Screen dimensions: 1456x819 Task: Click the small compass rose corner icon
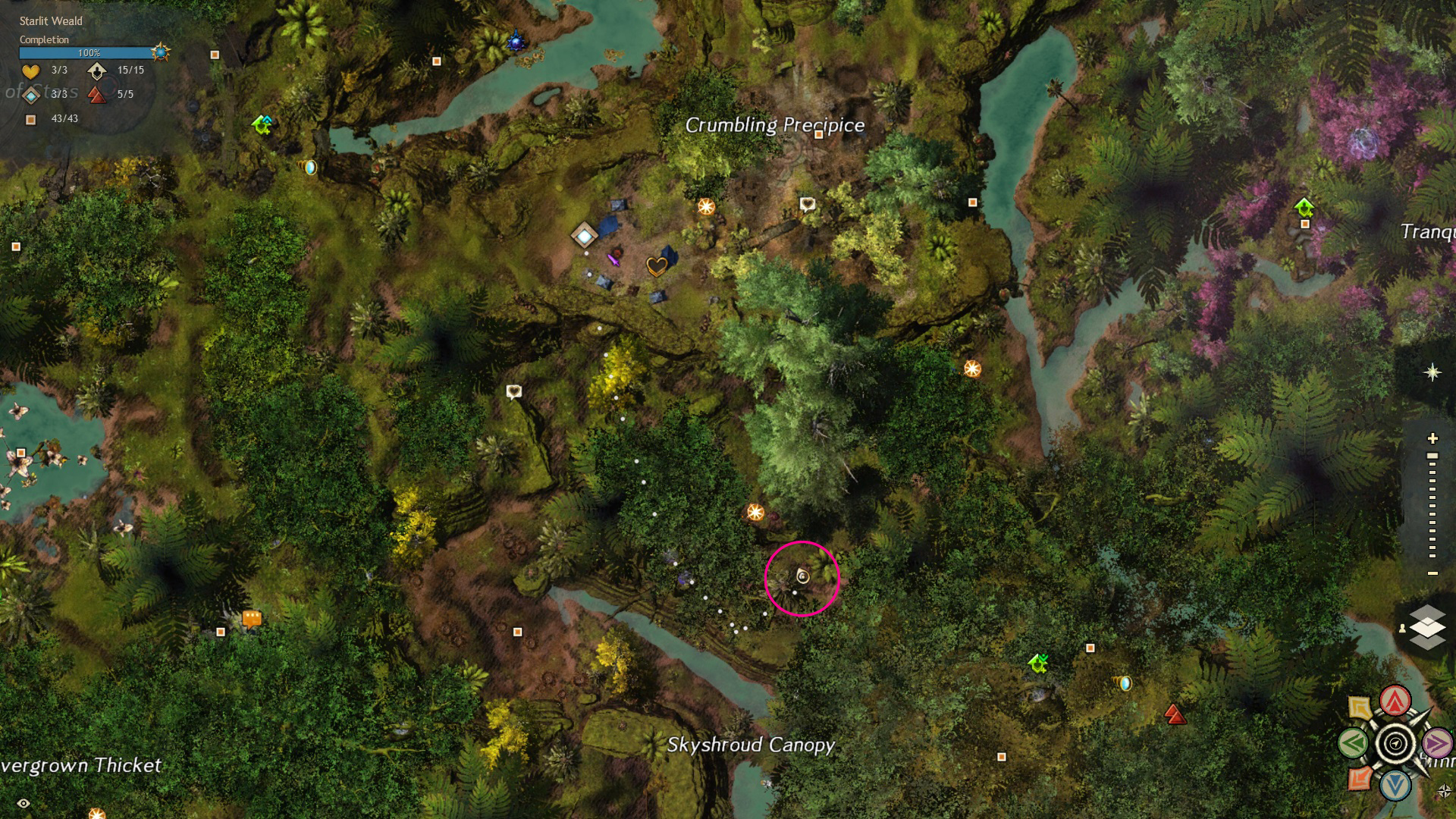(1444, 792)
